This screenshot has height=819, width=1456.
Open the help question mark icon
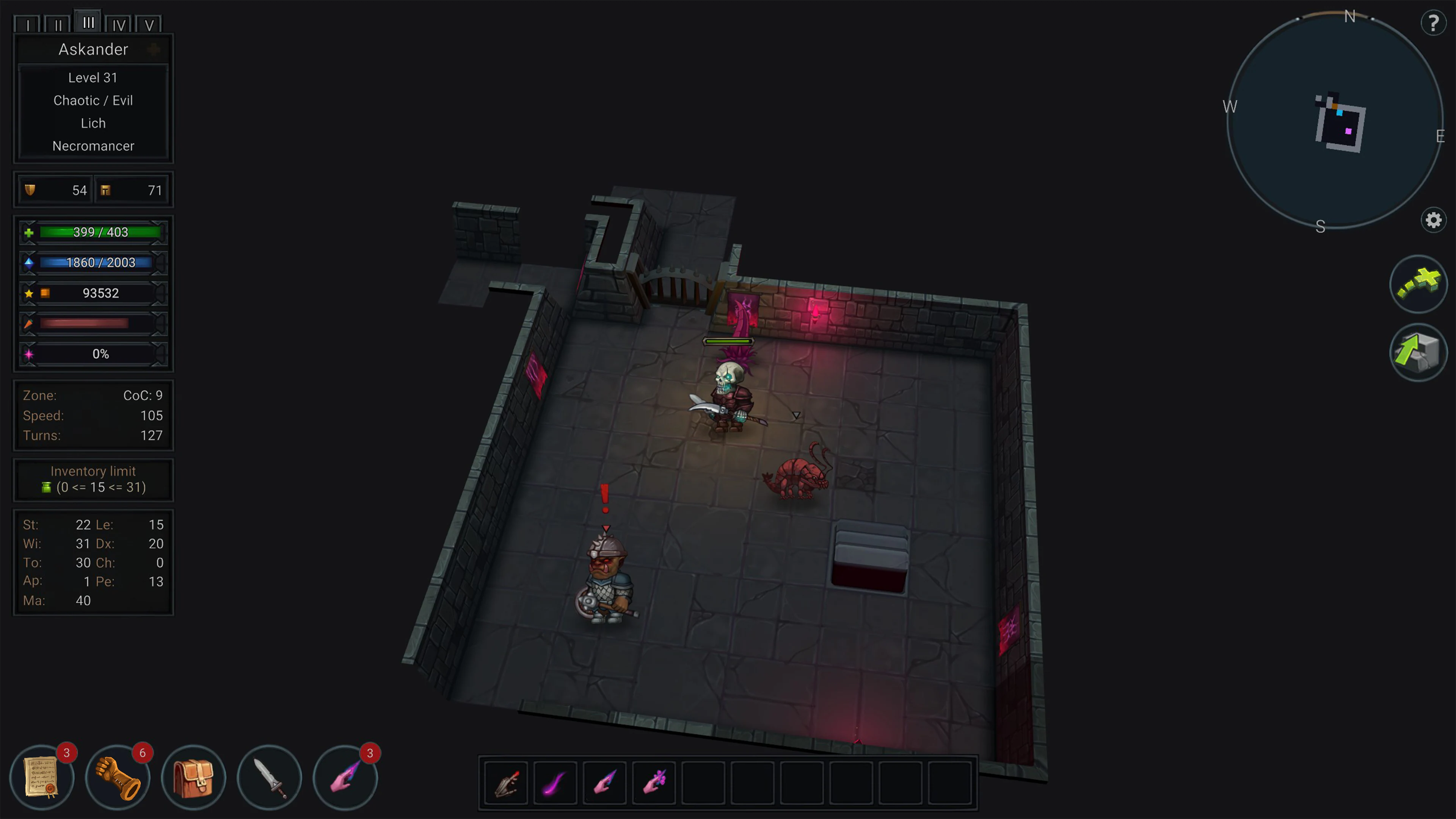coord(1433,23)
